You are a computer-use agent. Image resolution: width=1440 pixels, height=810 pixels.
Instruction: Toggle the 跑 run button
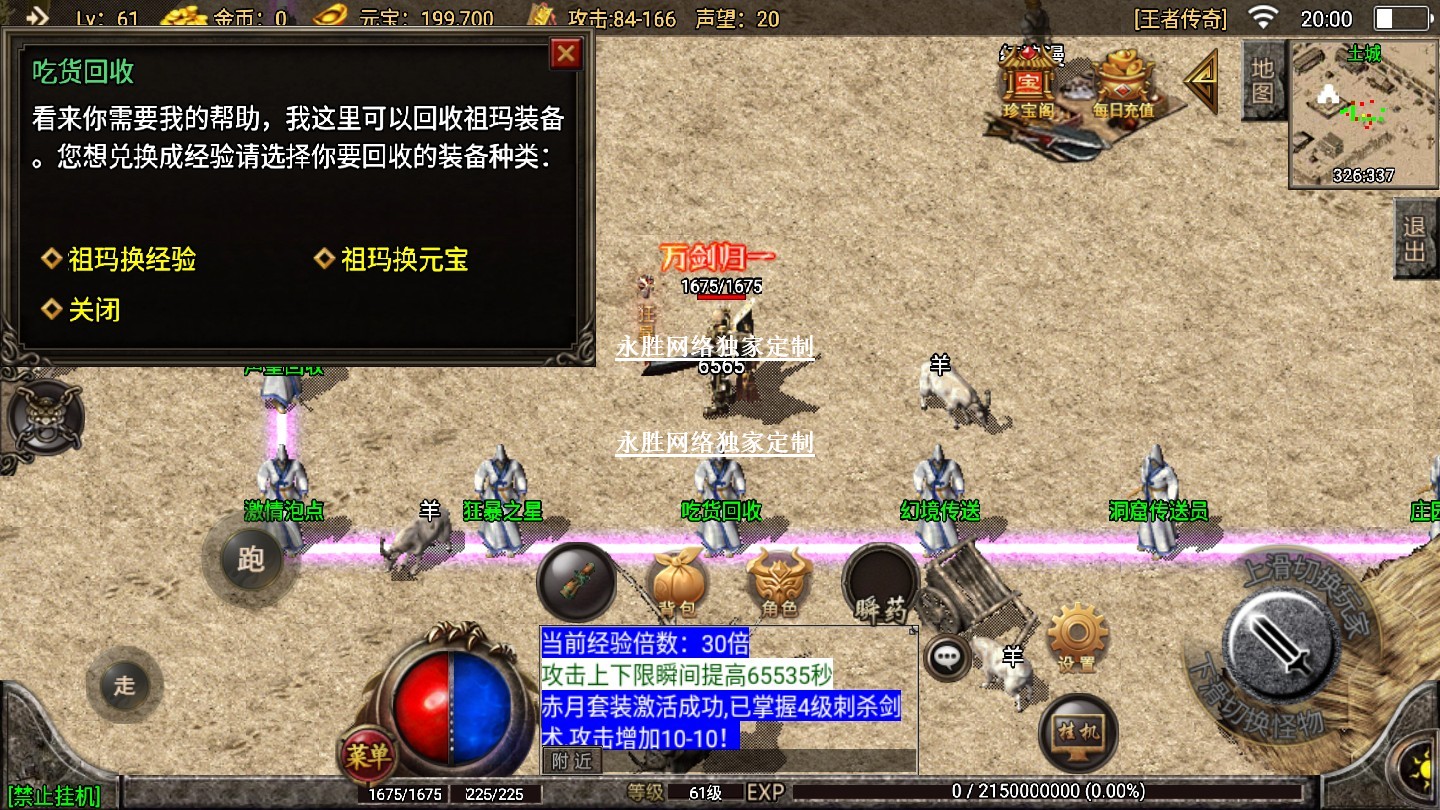tap(250, 558)
